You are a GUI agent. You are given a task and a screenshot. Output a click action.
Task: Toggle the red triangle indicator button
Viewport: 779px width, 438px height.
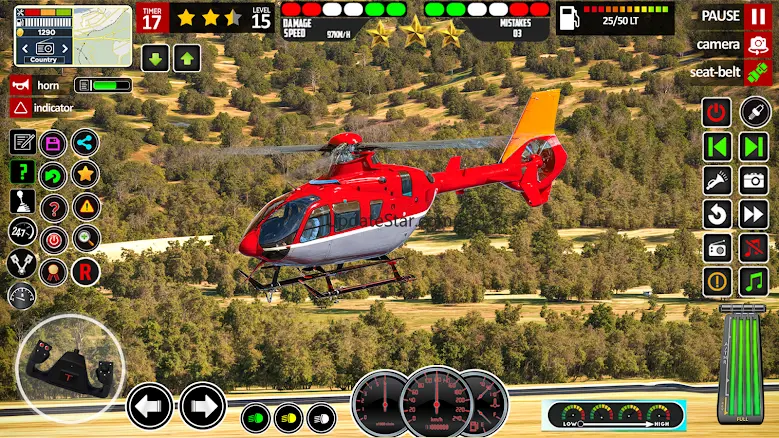(20, 107)
